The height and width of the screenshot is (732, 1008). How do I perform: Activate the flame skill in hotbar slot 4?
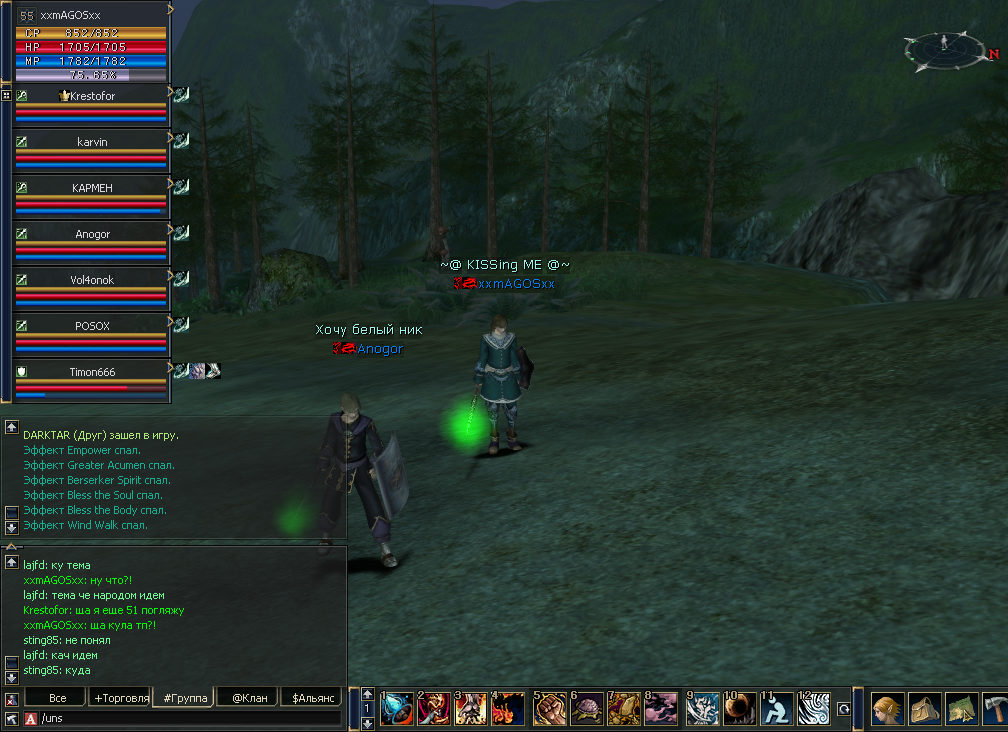(x=509, y=709)
